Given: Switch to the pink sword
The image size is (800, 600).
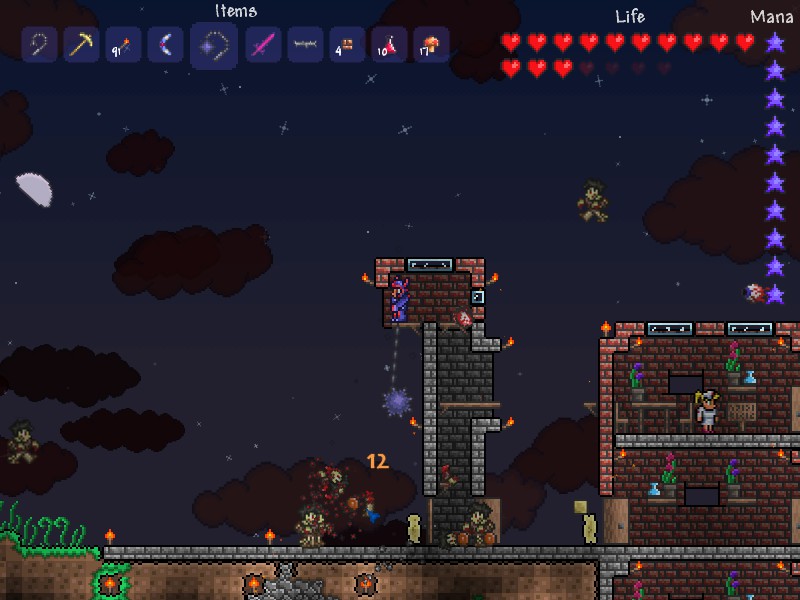Looking at the screenshot, I should [x=263, y=45].
